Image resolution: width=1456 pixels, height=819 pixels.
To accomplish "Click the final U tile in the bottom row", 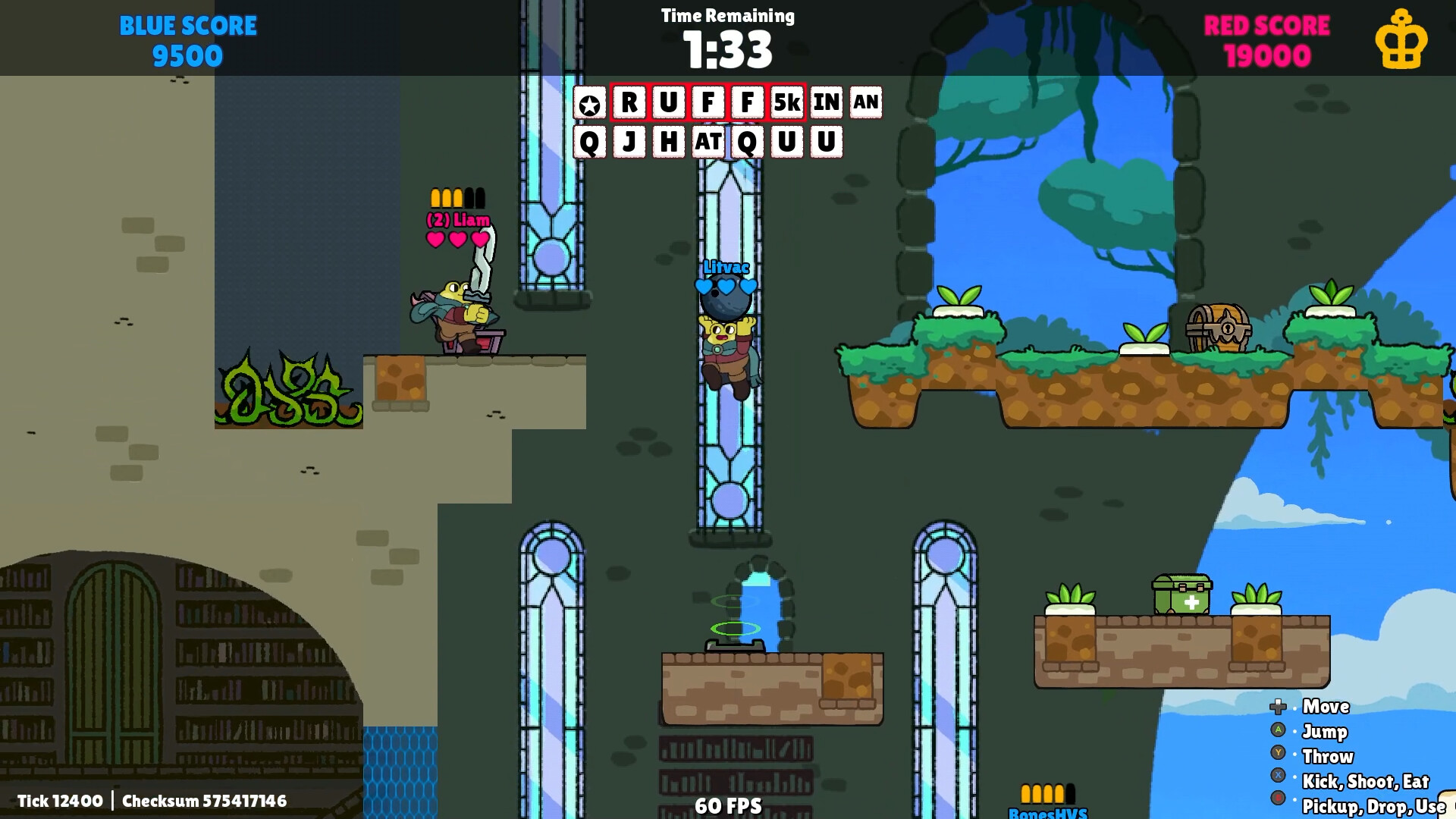I will (827, 143).
